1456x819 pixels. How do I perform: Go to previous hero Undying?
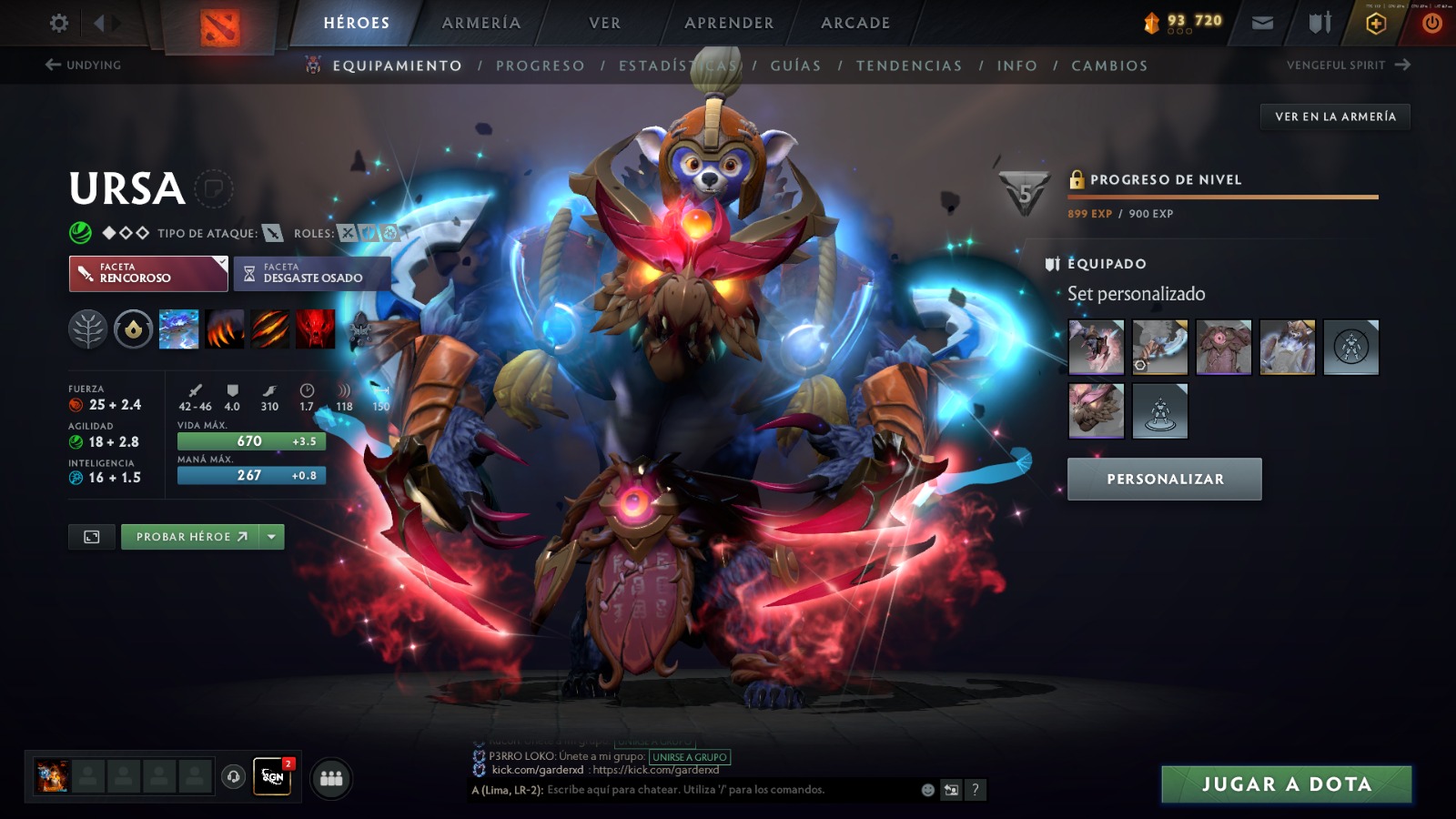click(83, 65)
